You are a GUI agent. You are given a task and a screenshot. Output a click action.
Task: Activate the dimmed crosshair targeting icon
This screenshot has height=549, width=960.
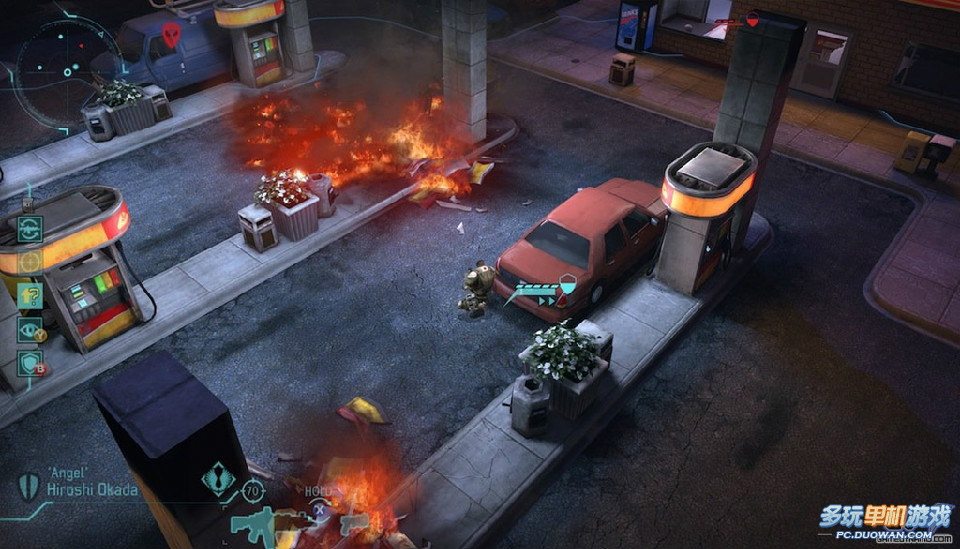(30, 262)
